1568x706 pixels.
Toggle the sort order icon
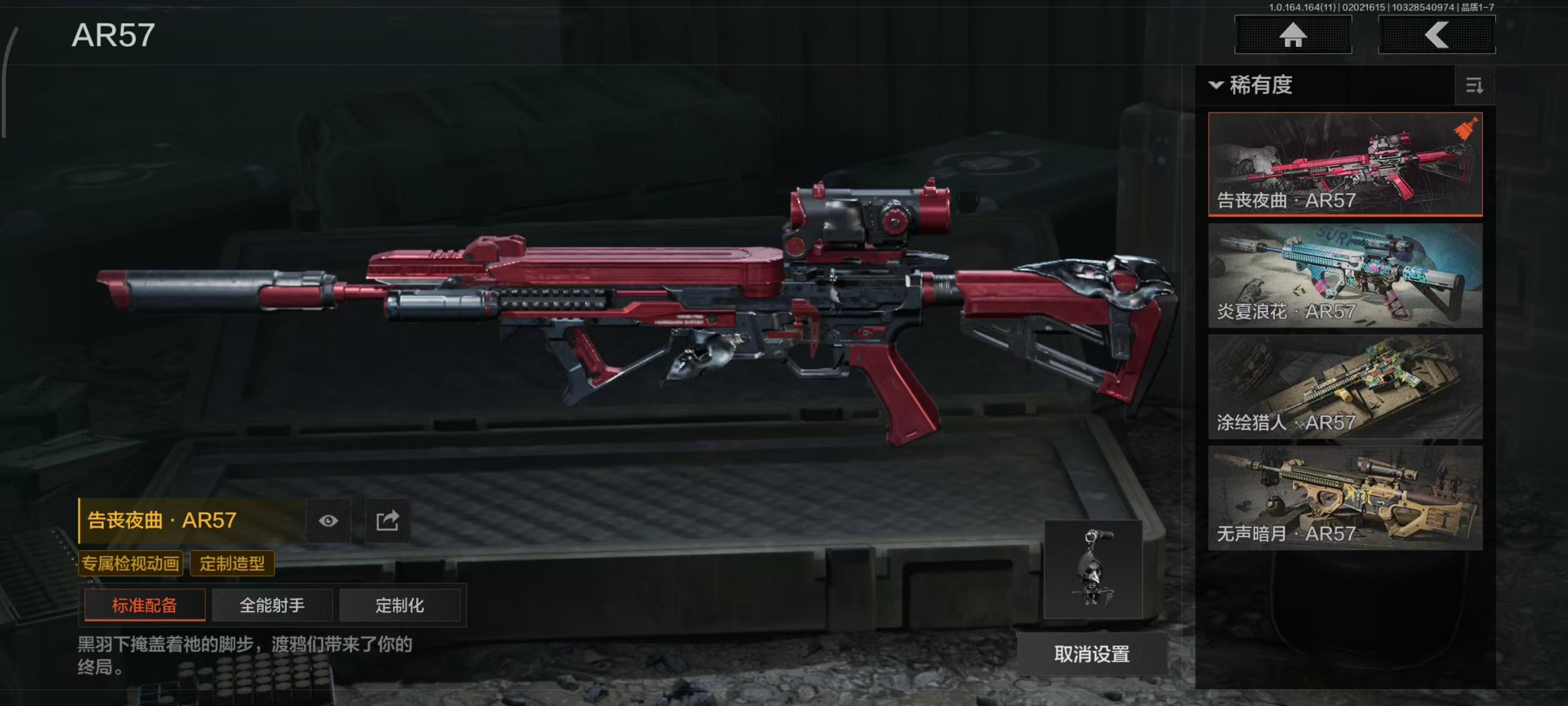click(x=1474, y=85)
